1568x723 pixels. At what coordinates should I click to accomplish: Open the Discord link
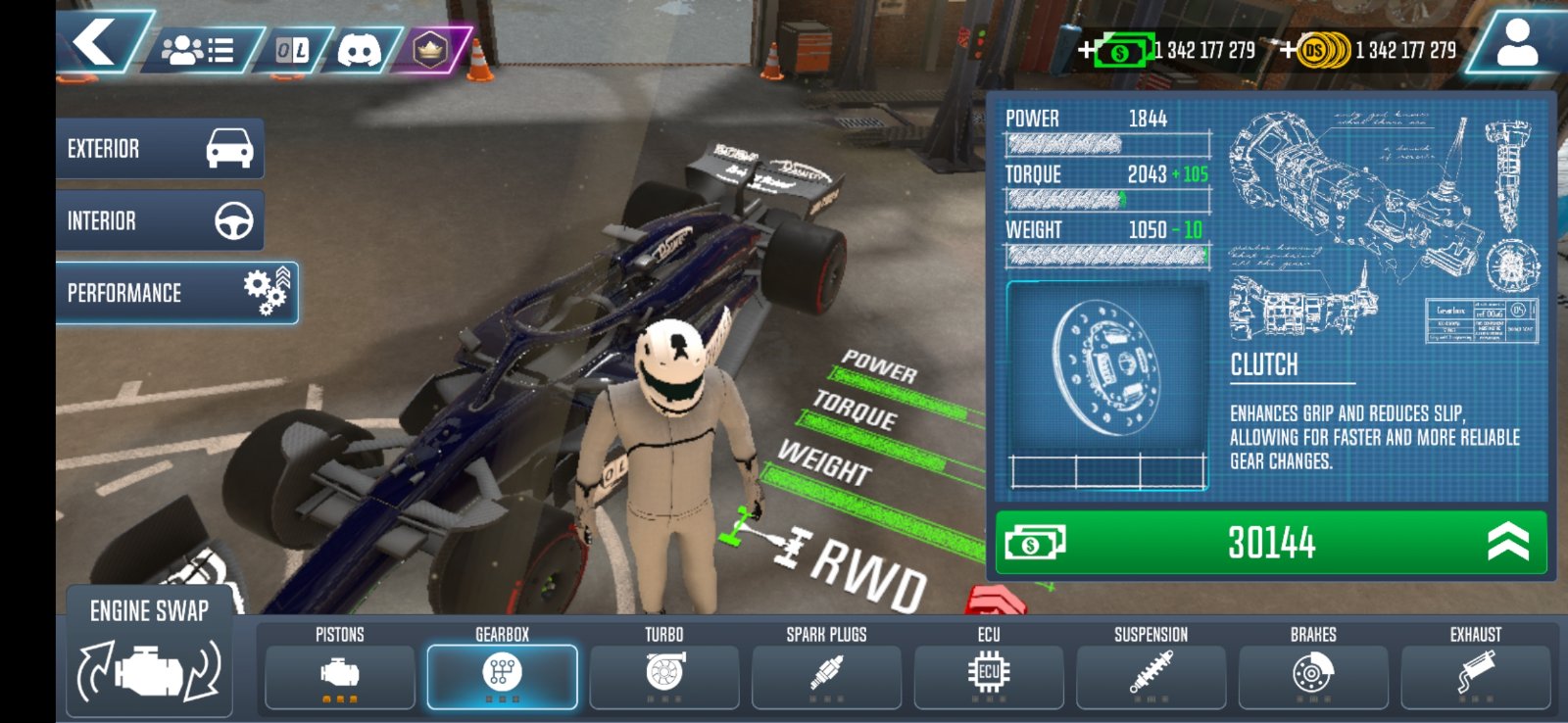point(359,50)
